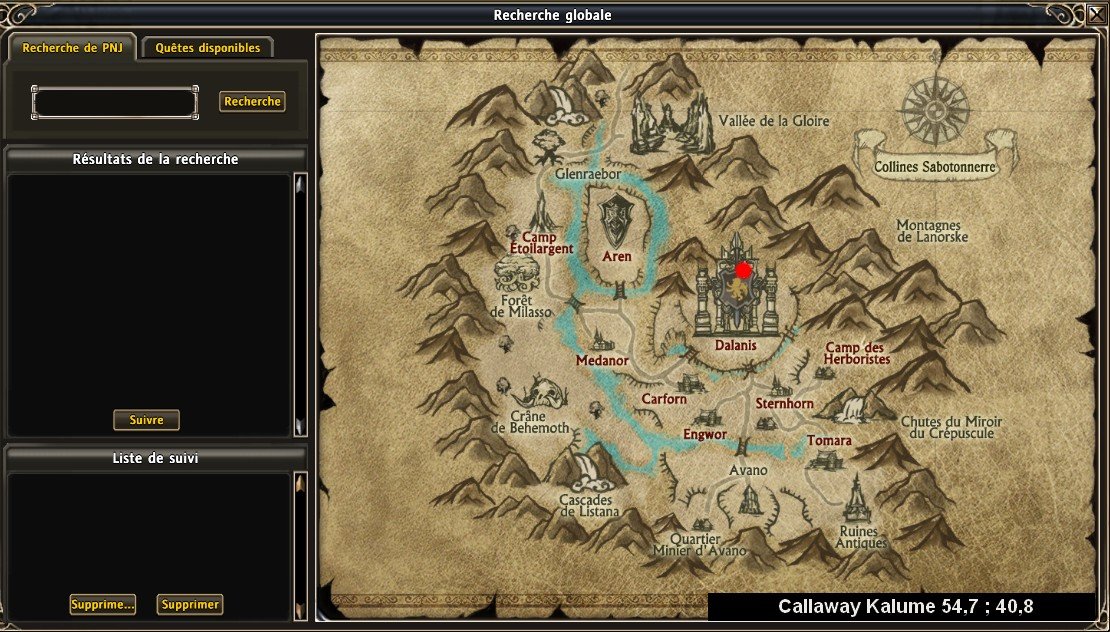Viewport: 1110px width, 632px height.
Task: Switch to the Recherche de PNJ tab
Action: pos(72,48)
